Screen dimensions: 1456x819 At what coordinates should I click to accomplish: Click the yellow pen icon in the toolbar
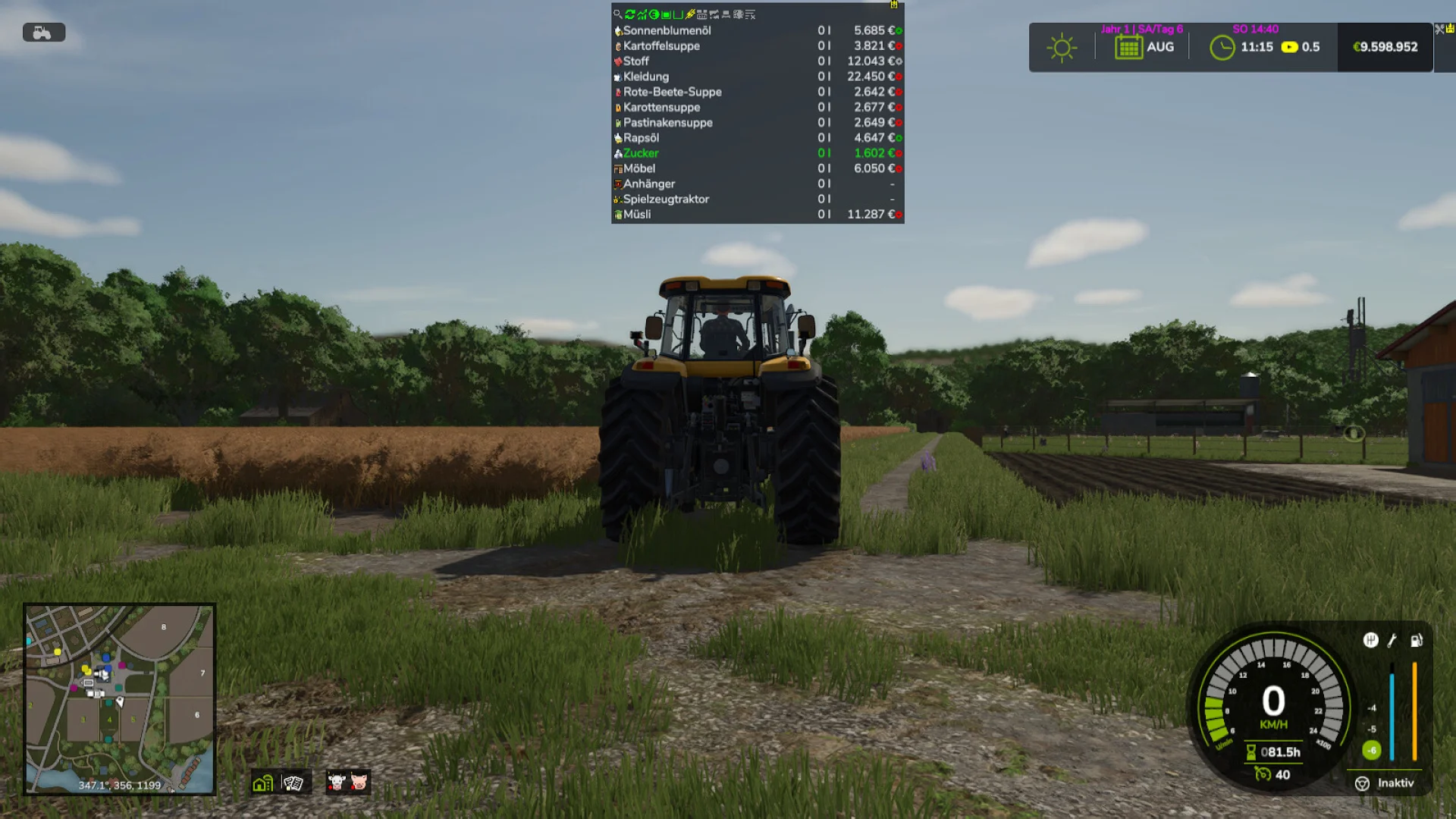coord(690,13)
